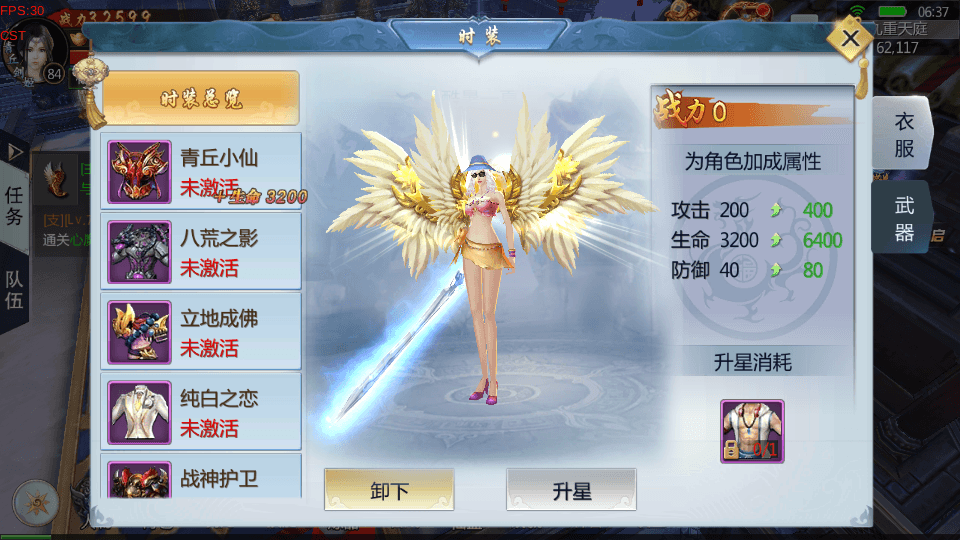960x540 pixels.
Task: Select the 青丘小仙 costume entry
Action: (201, 171)
